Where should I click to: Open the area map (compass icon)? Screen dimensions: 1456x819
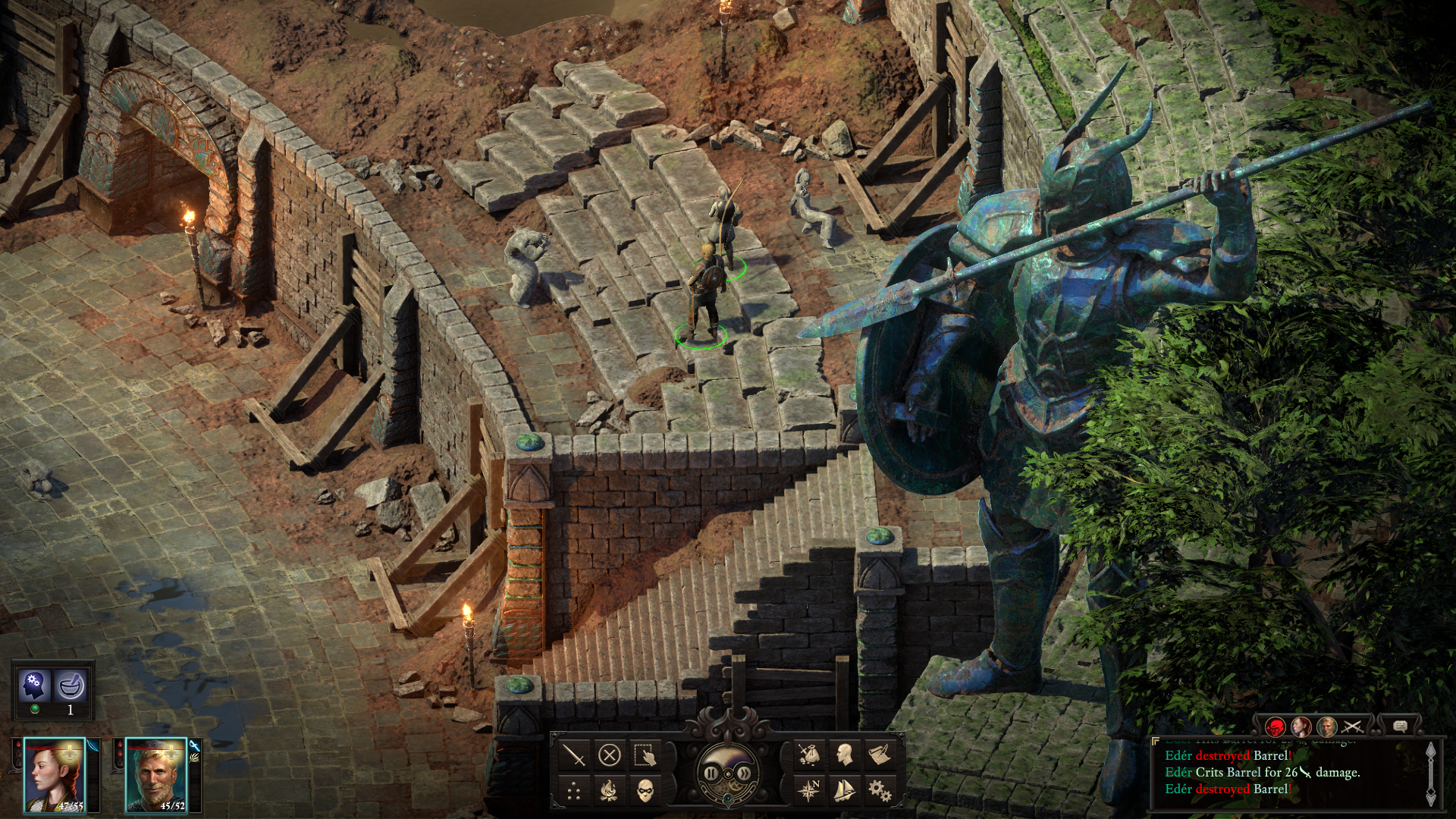click(x=808, y=789)
